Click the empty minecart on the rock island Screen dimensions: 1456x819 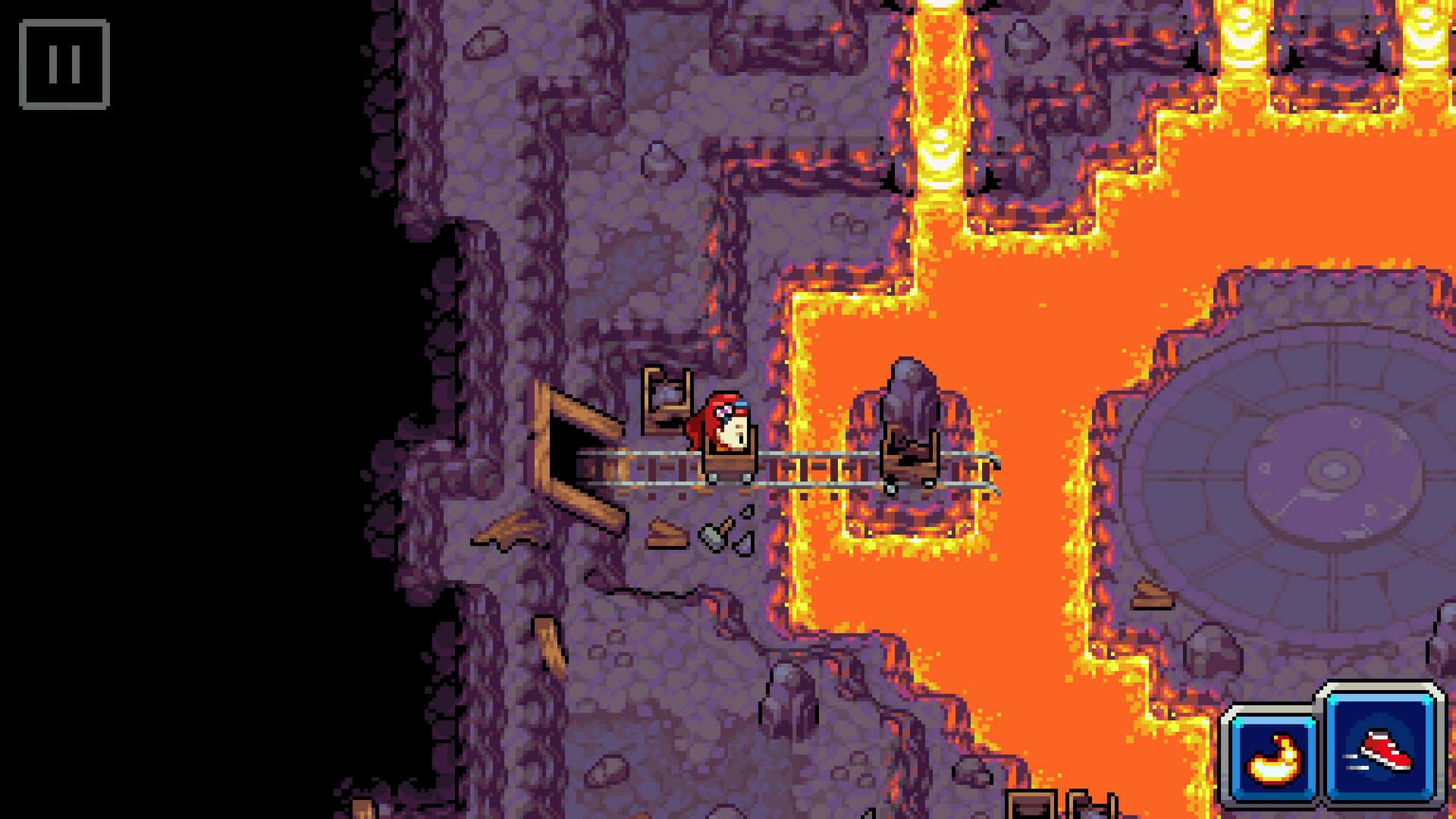click(x=910, y=459)
